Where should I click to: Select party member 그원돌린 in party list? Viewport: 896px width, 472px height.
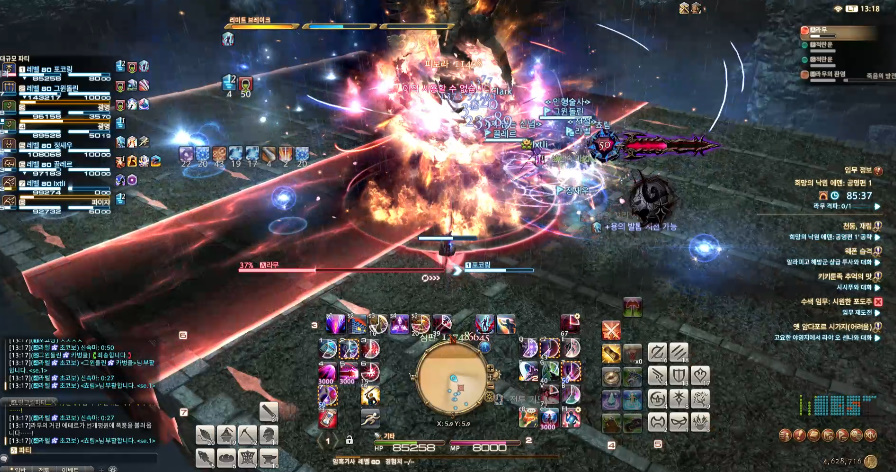[62, 89]
